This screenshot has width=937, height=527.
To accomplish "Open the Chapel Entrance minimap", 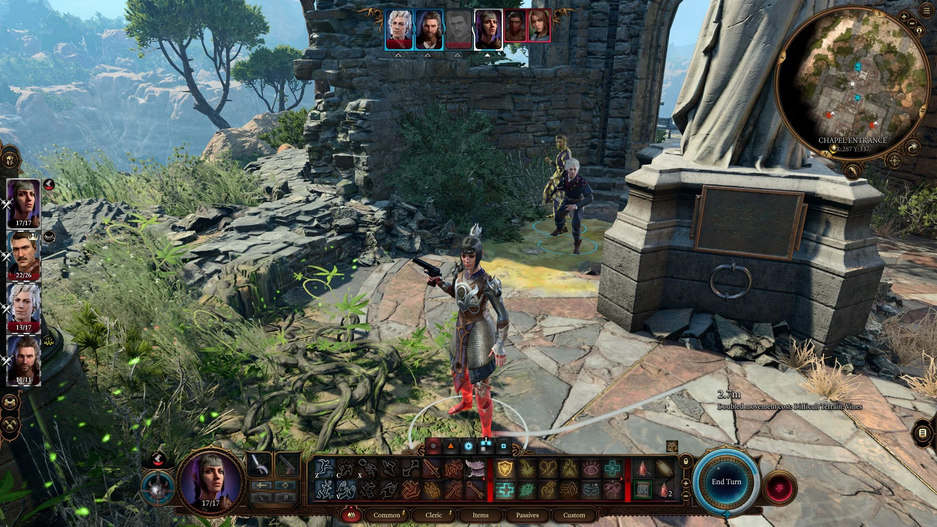I will (x=852, y=82).
